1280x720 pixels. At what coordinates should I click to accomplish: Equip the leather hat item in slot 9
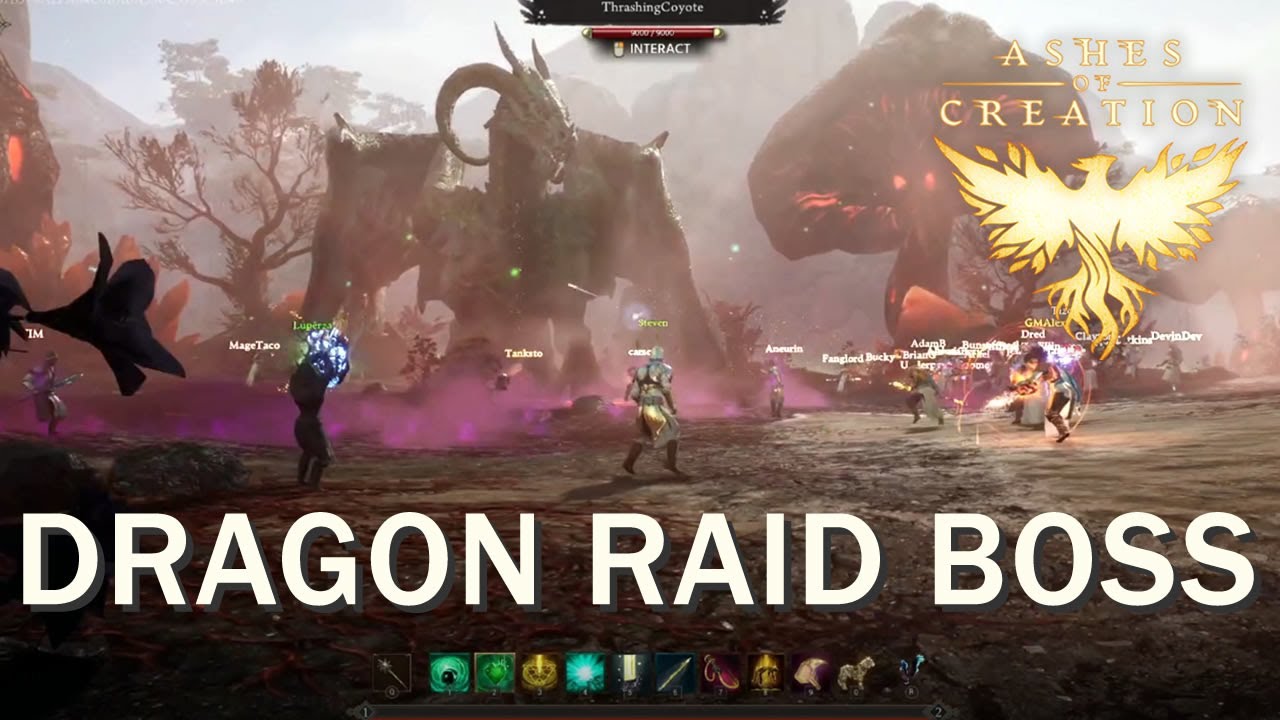[808, 672]
